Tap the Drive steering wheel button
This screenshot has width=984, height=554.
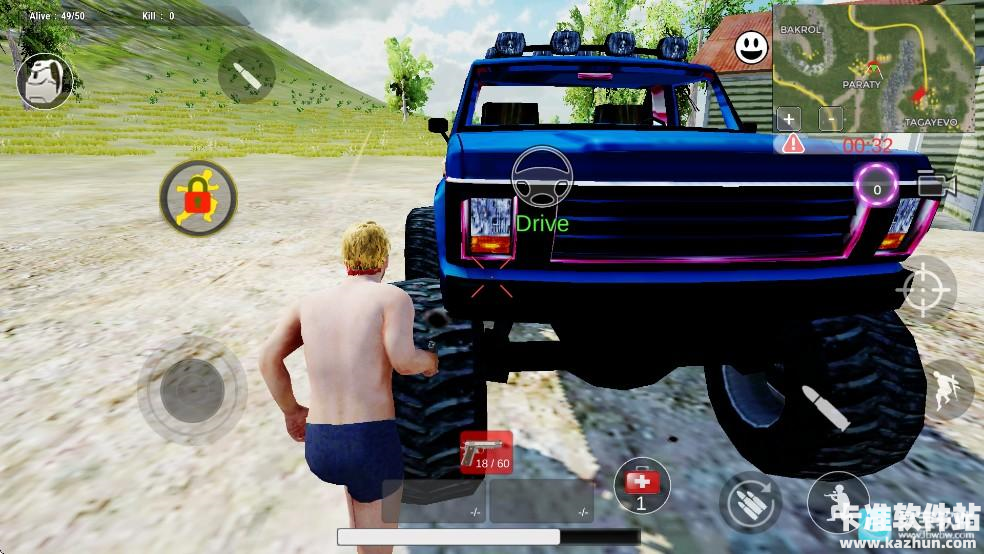[541, 177]
